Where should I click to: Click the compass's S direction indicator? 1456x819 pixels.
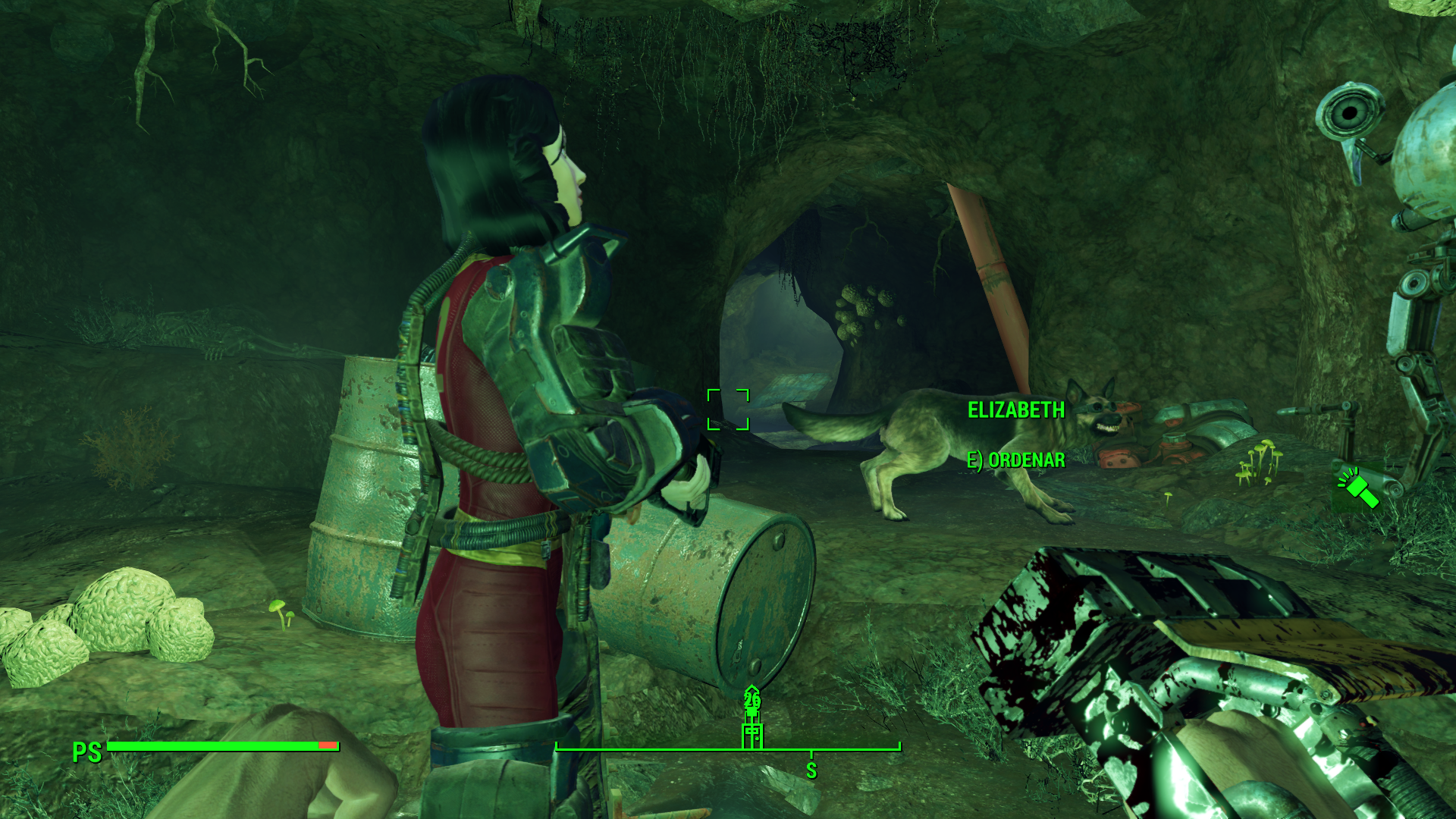pyautogui.click(x=811, y=770)
